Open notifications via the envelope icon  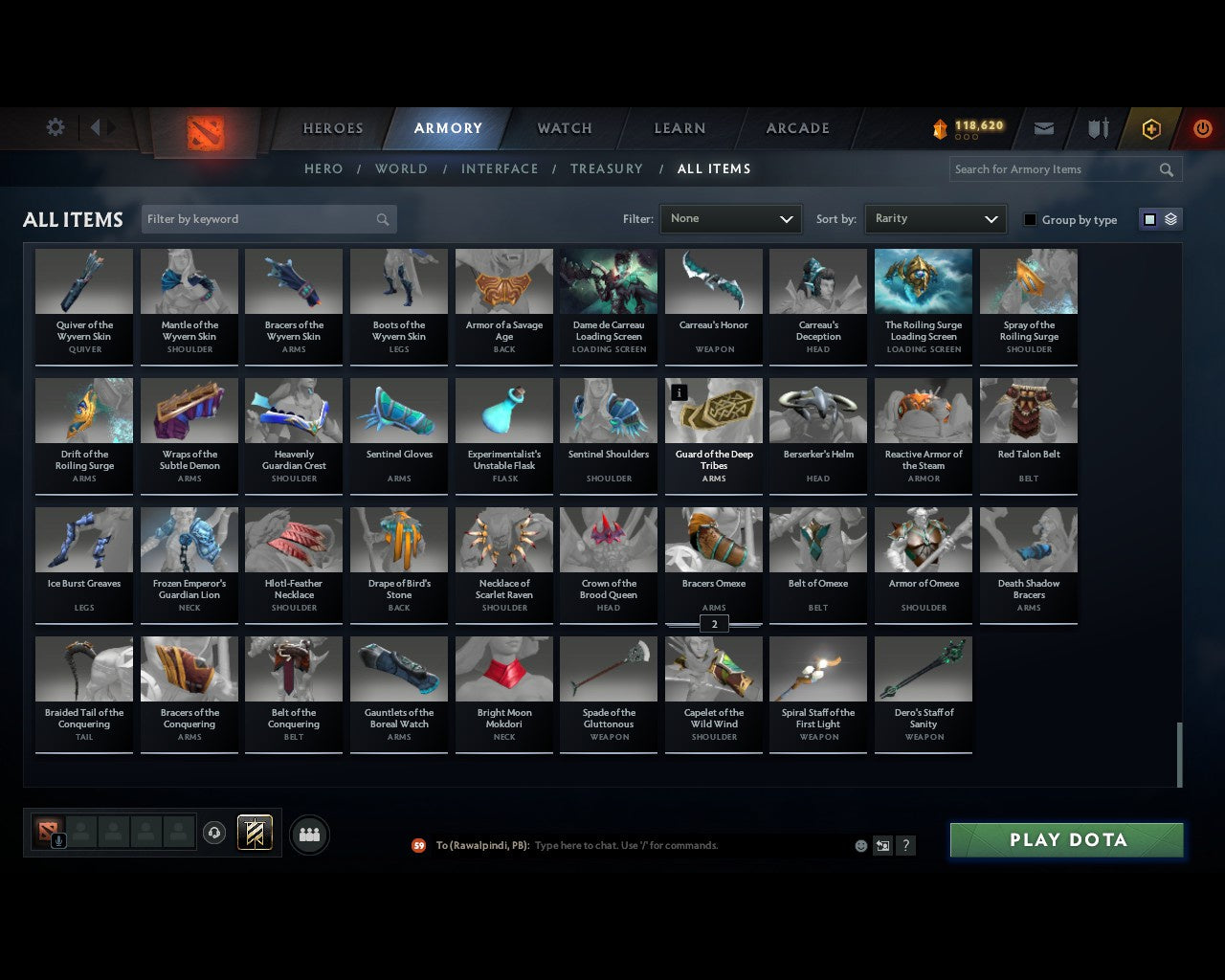click(1043, 127)
